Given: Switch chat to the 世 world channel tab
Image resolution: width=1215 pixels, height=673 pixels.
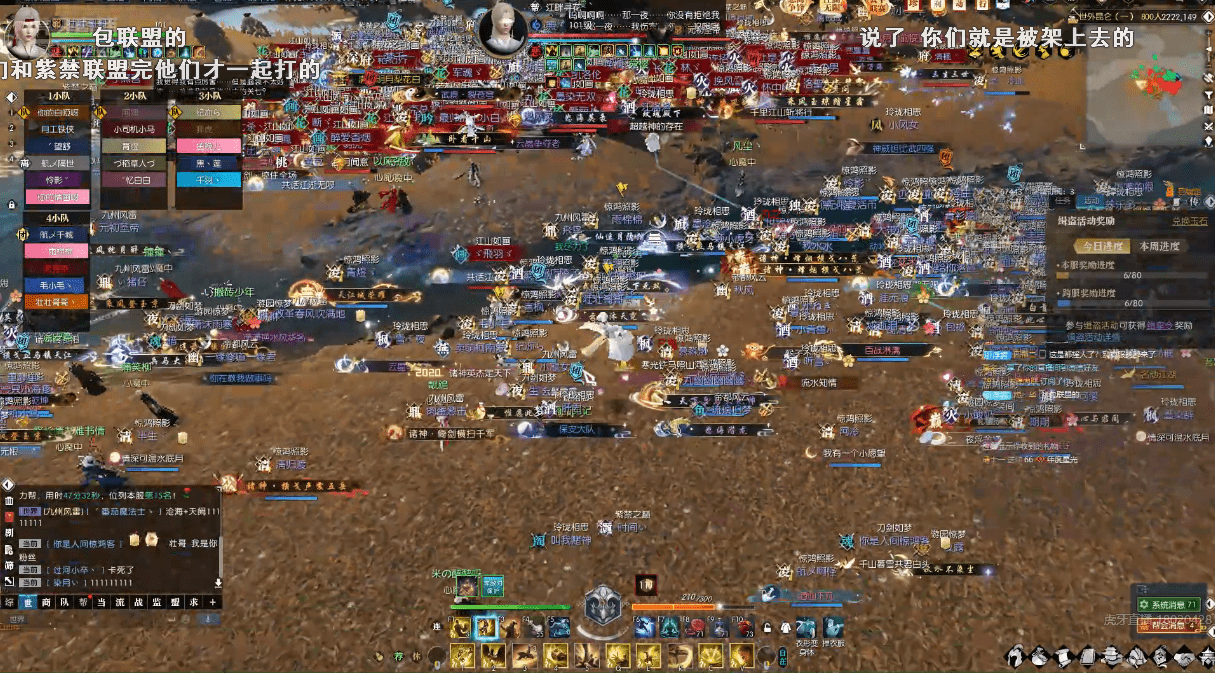Looking at the screenshot, I should tap(26, 602).
